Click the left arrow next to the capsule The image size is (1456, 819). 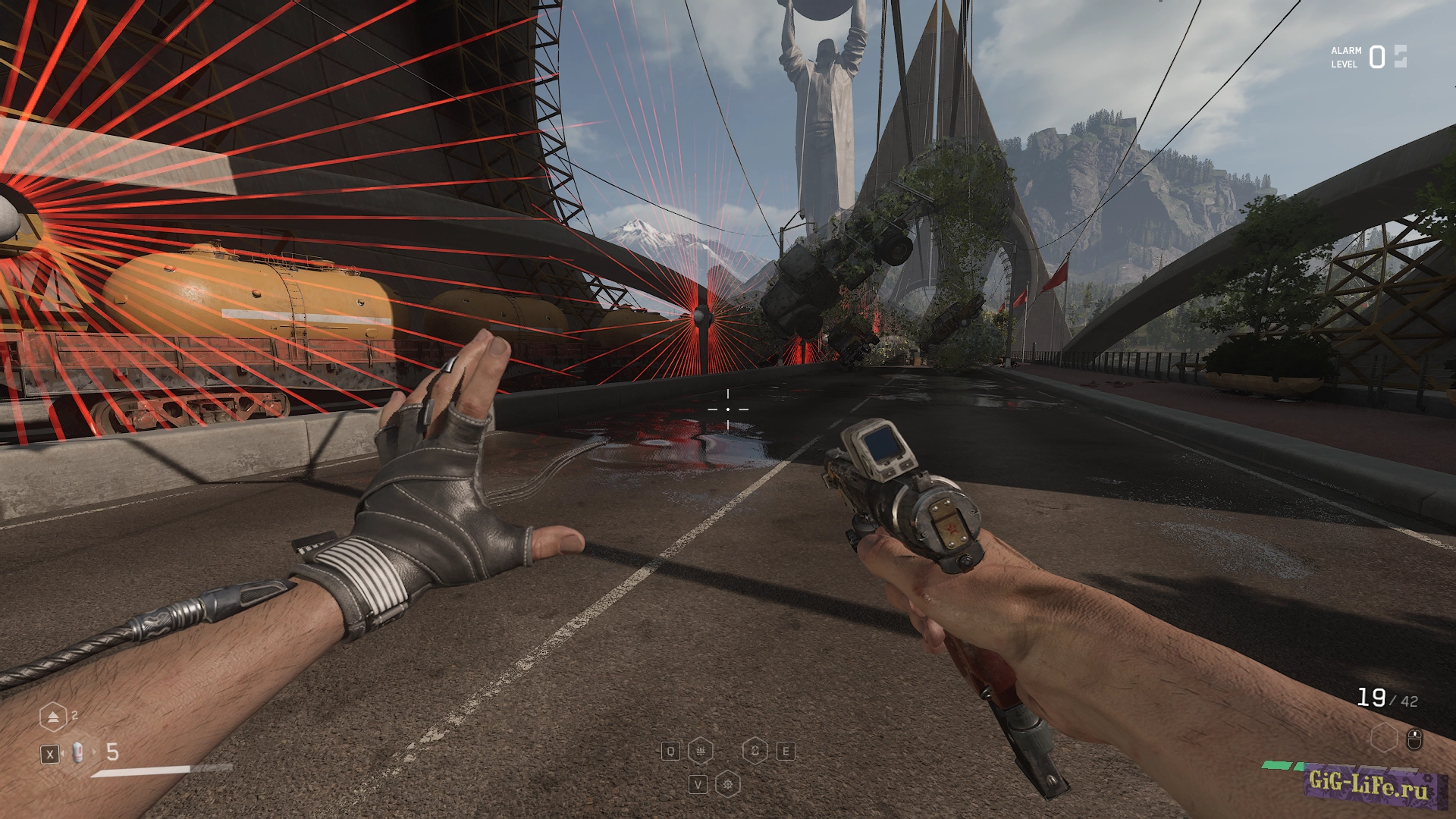64,753
